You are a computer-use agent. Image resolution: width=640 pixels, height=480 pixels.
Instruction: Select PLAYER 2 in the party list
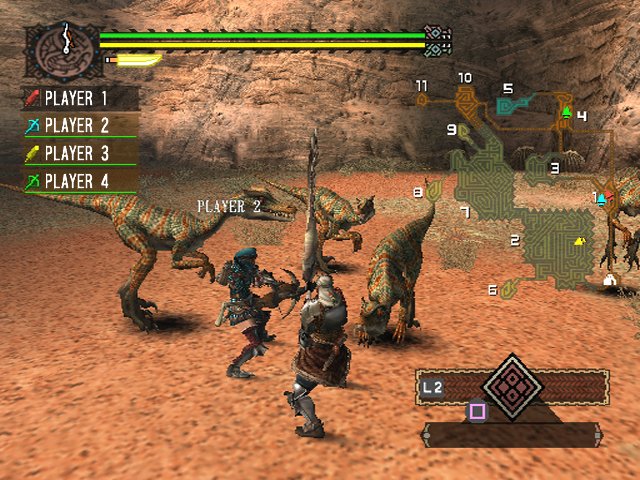[x=80, y=125]
